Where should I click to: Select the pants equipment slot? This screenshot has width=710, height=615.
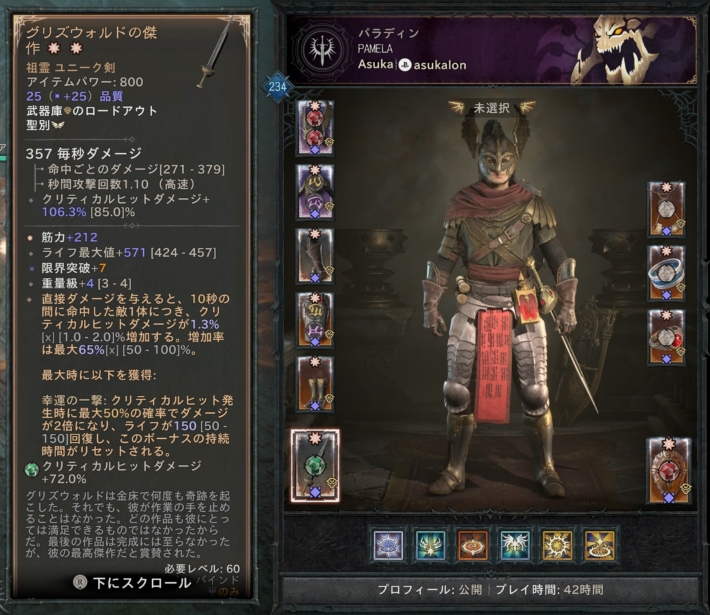tap(315, 320)
